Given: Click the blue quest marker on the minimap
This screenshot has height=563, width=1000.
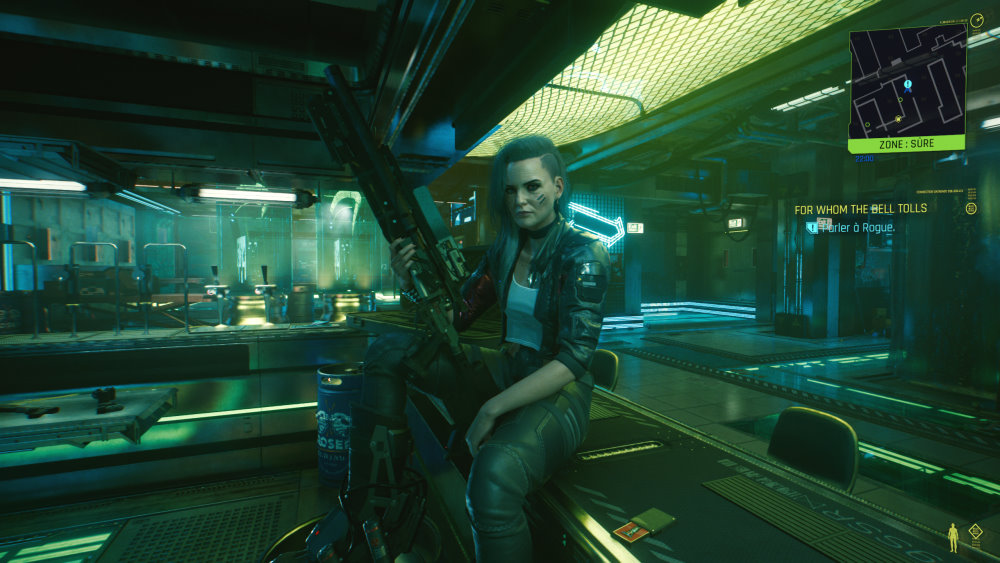Looking at the screenshot, I should click(907, 85).
